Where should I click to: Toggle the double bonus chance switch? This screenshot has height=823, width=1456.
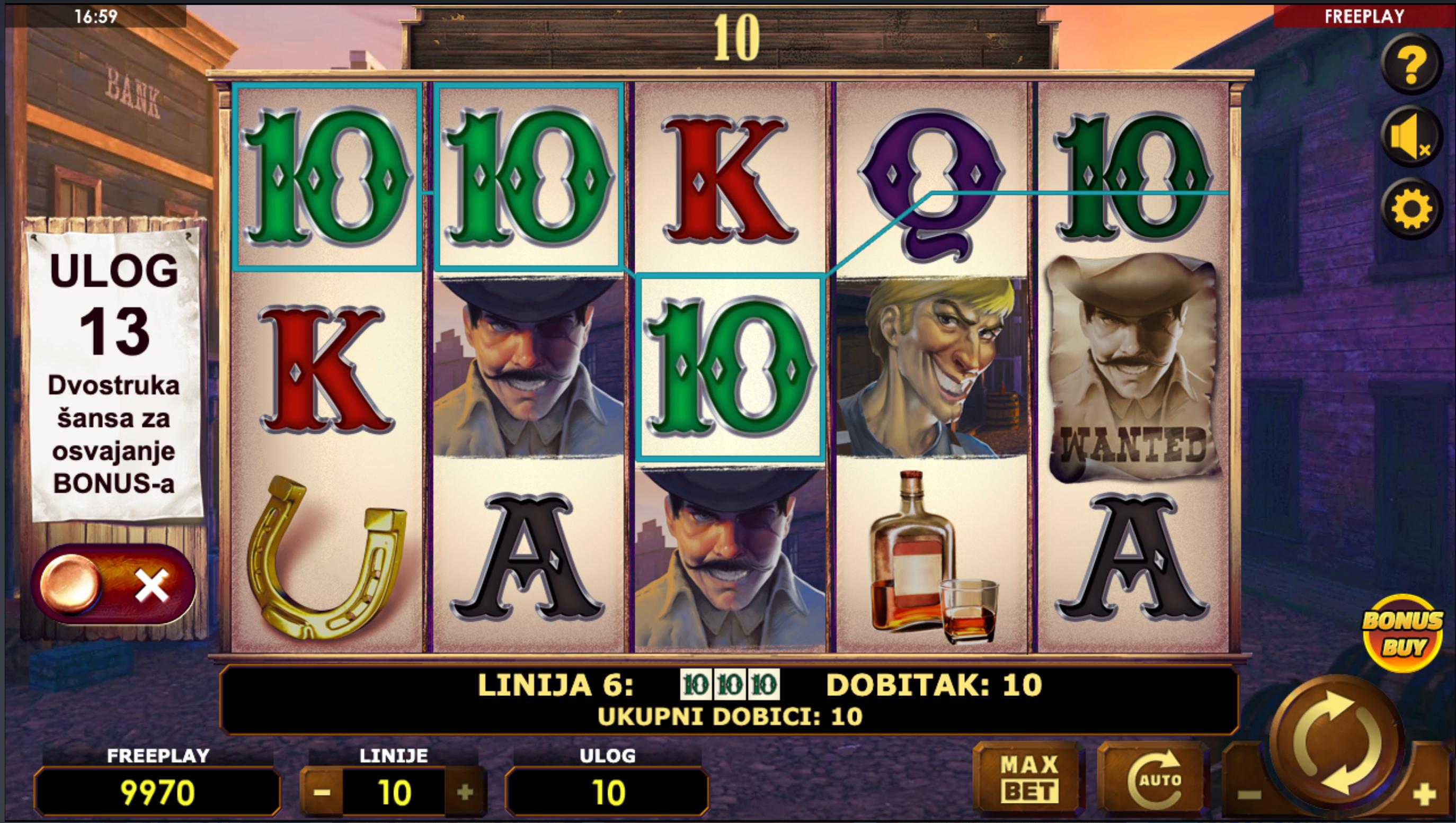(x=113, y=585)
